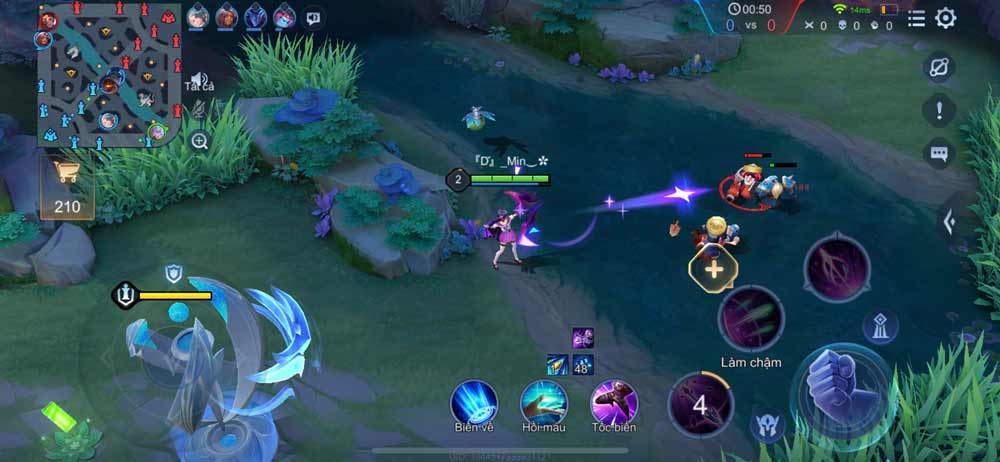The height and width of the screenshot is (462, 1000).
Task: Expand the side panel arrow on the right edge
Action: [950, 222]
